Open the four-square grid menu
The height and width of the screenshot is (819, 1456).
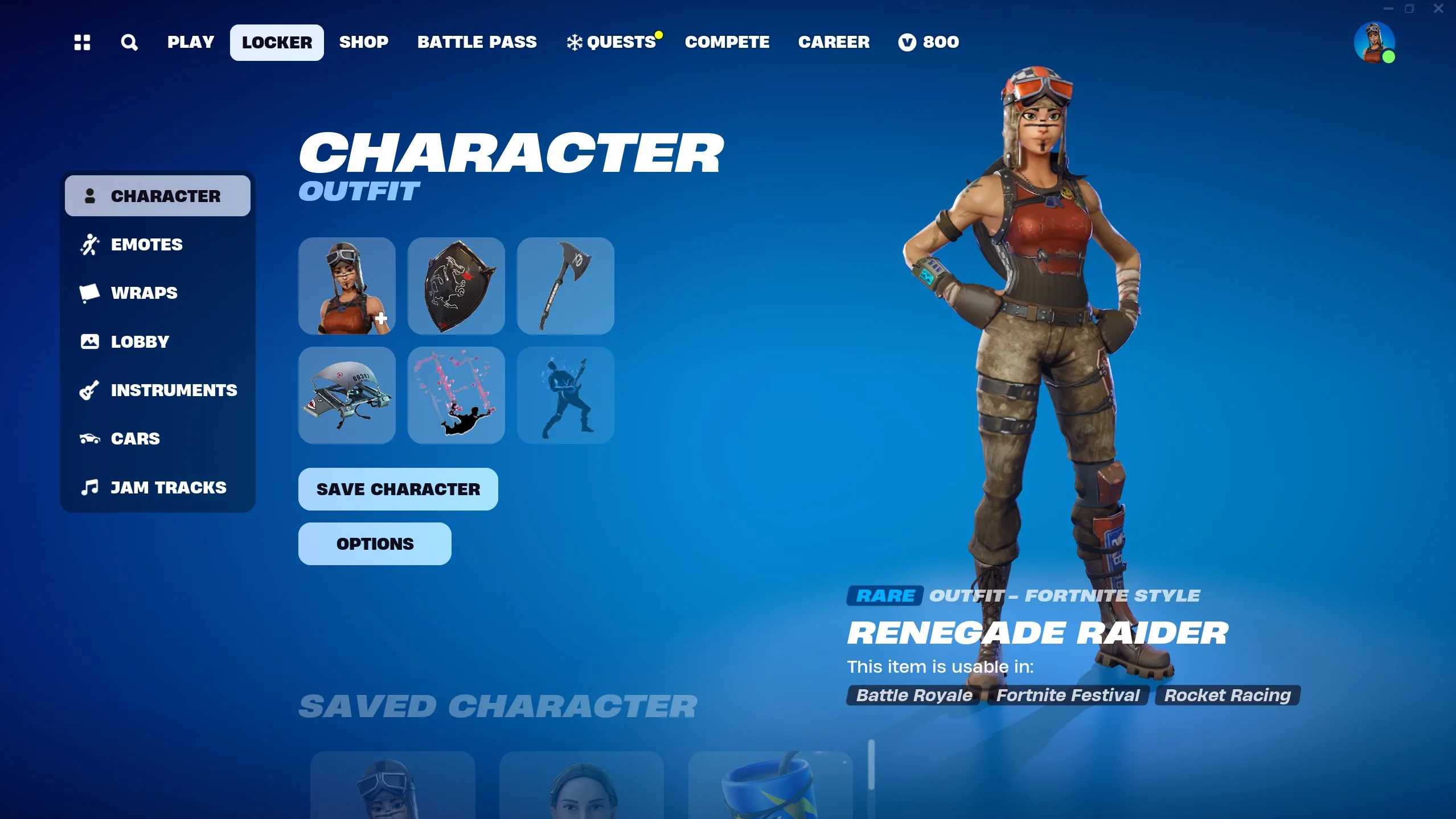coord(83,42)
